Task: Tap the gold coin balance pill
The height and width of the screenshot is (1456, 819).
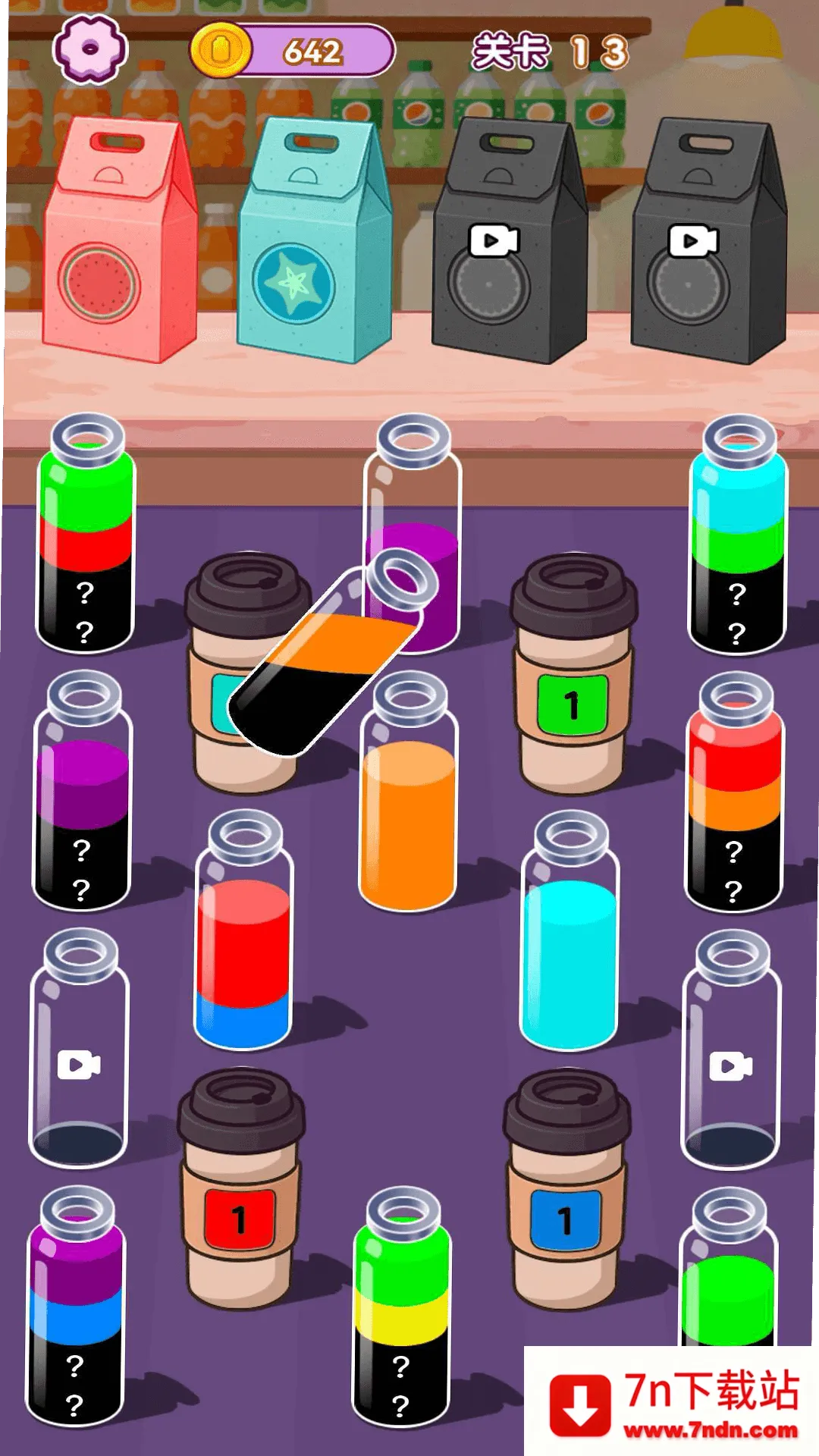Action: [x=293, y=51]
